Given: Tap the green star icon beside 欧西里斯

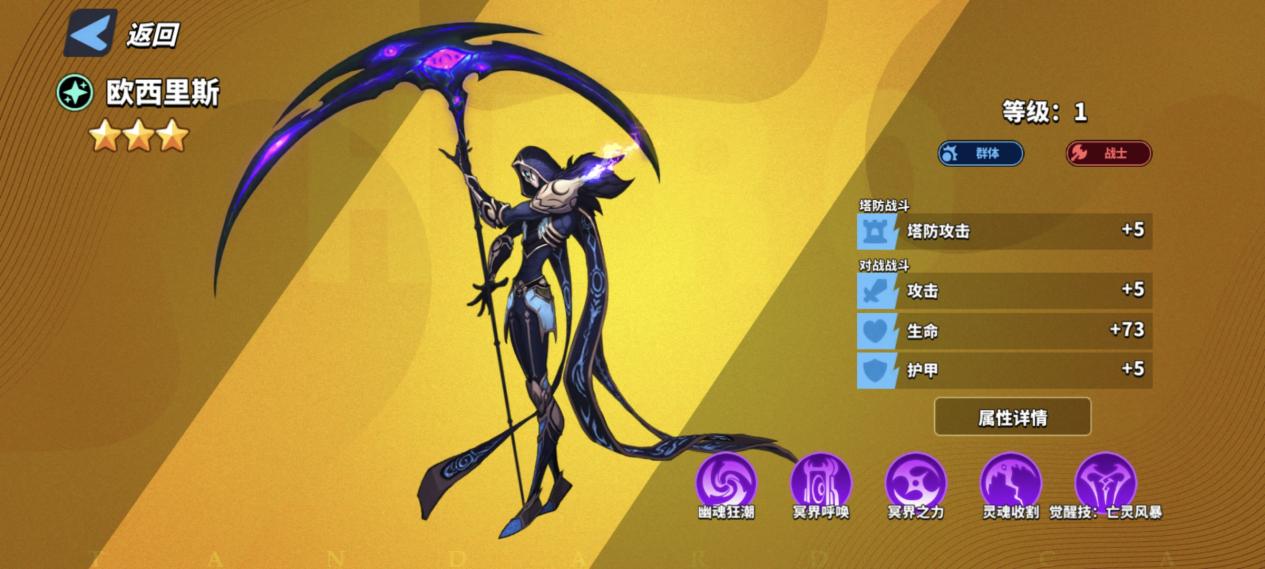Looking at the screenshot, I should tap(75, 94).
